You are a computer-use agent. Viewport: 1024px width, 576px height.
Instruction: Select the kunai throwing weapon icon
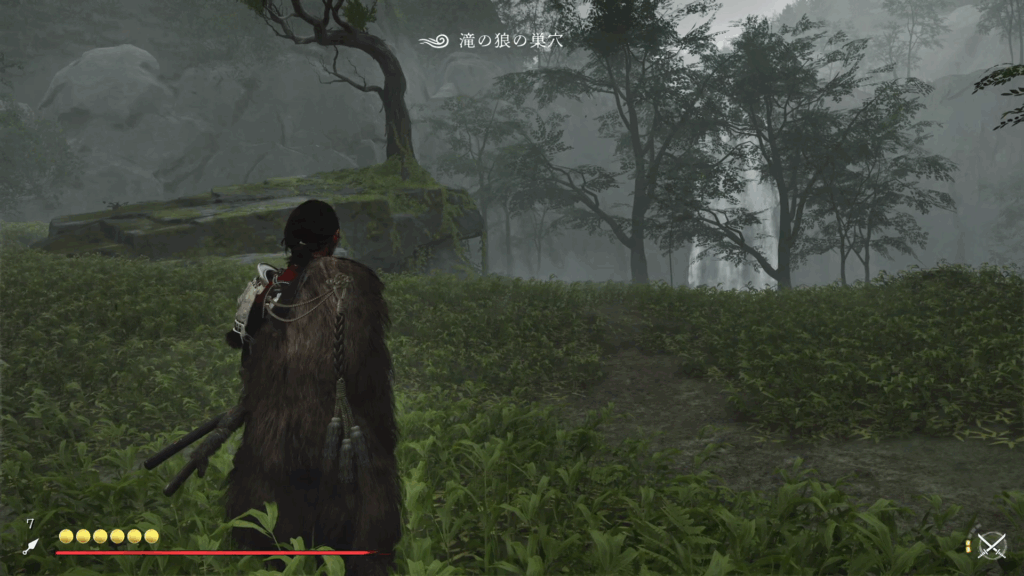pos(30,546)
